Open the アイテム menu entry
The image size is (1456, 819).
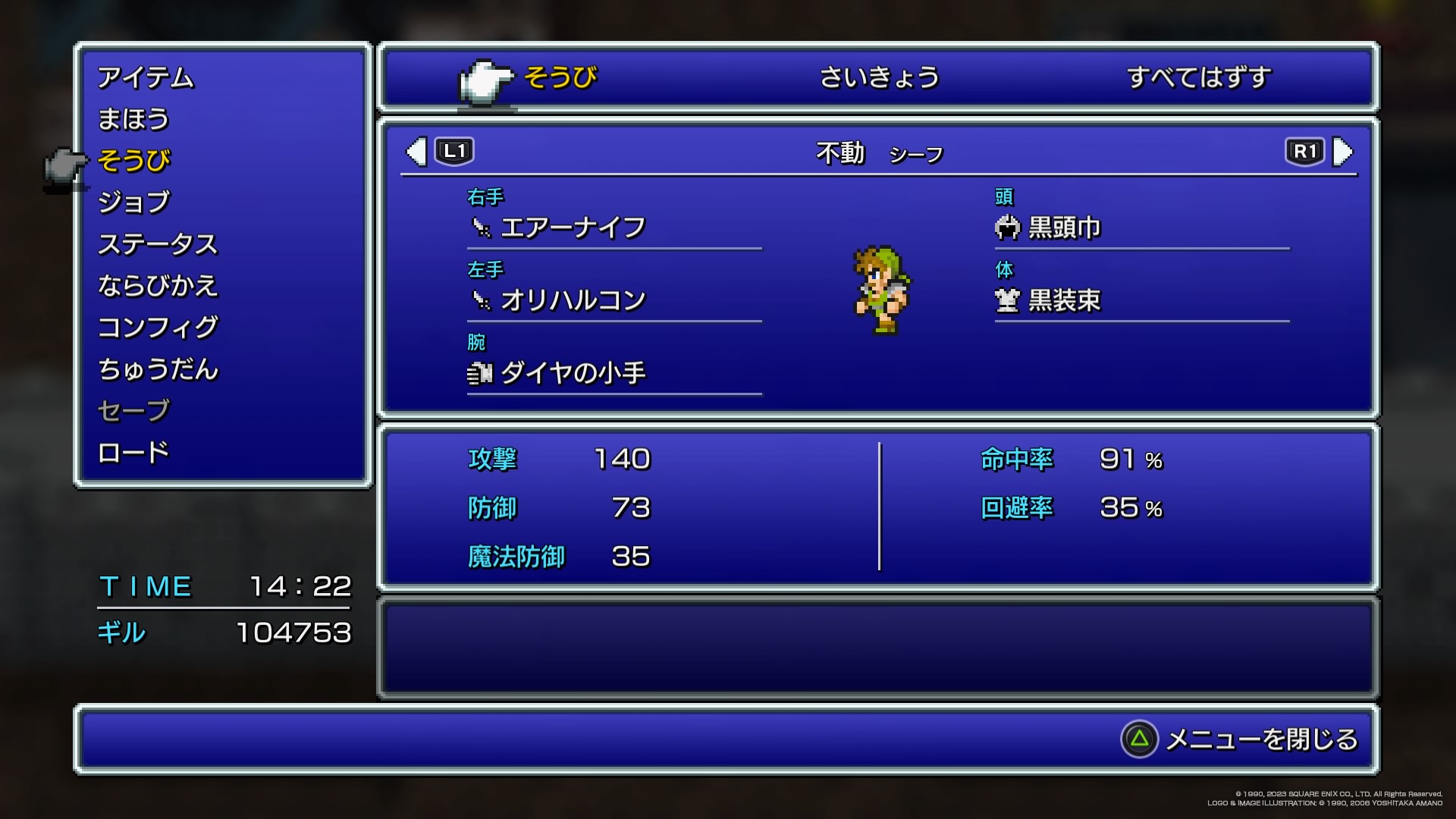click(x=146, y=77)
